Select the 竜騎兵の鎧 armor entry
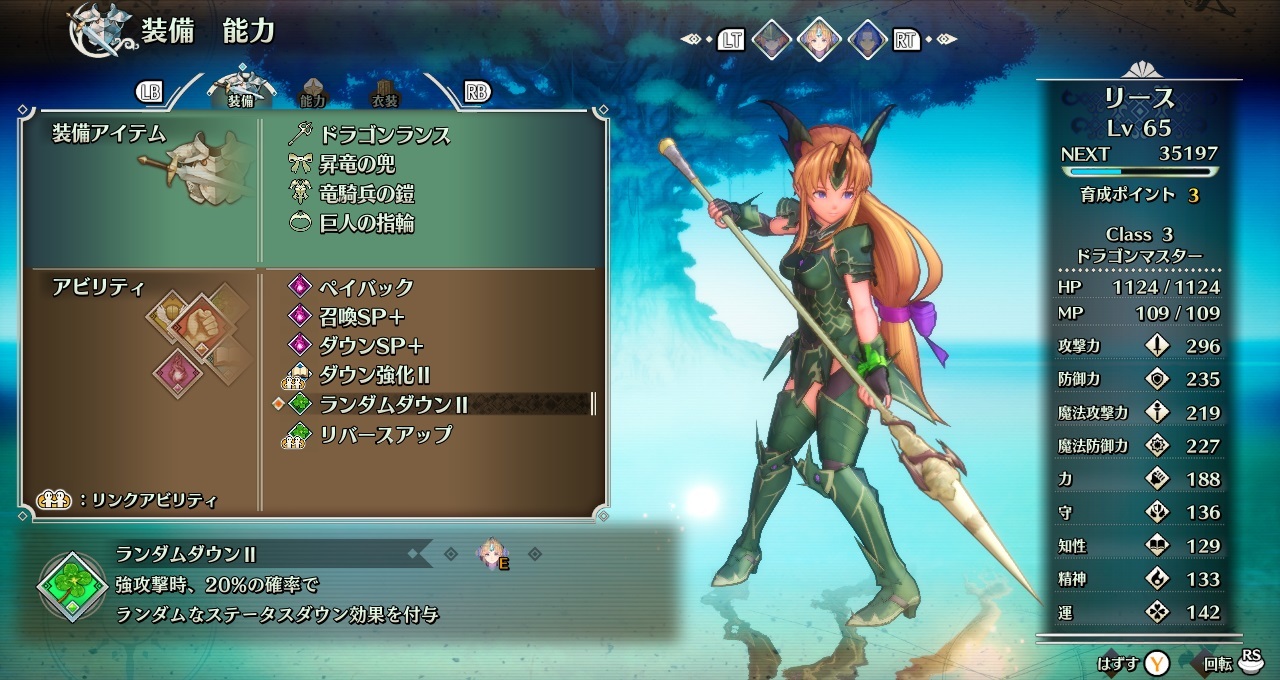The width and height of the screenshot is (1280, 680). click(x=366, y=194)
